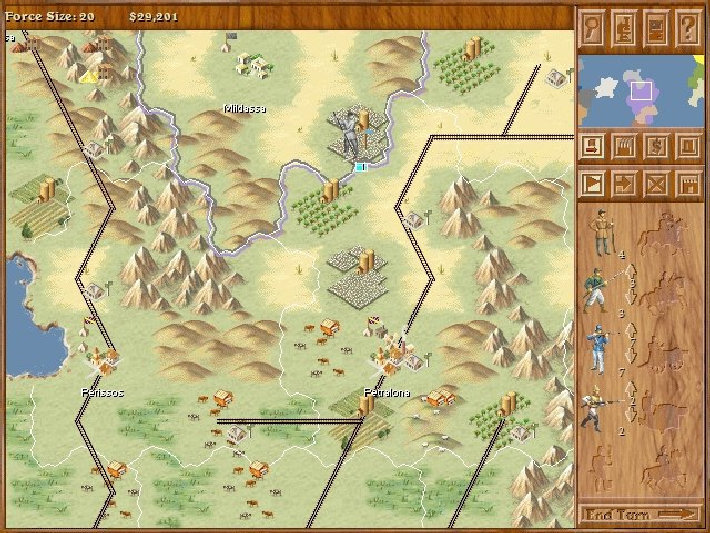Click the crossed-out X order button
The image size is (710, 533).
pos(657,185)
